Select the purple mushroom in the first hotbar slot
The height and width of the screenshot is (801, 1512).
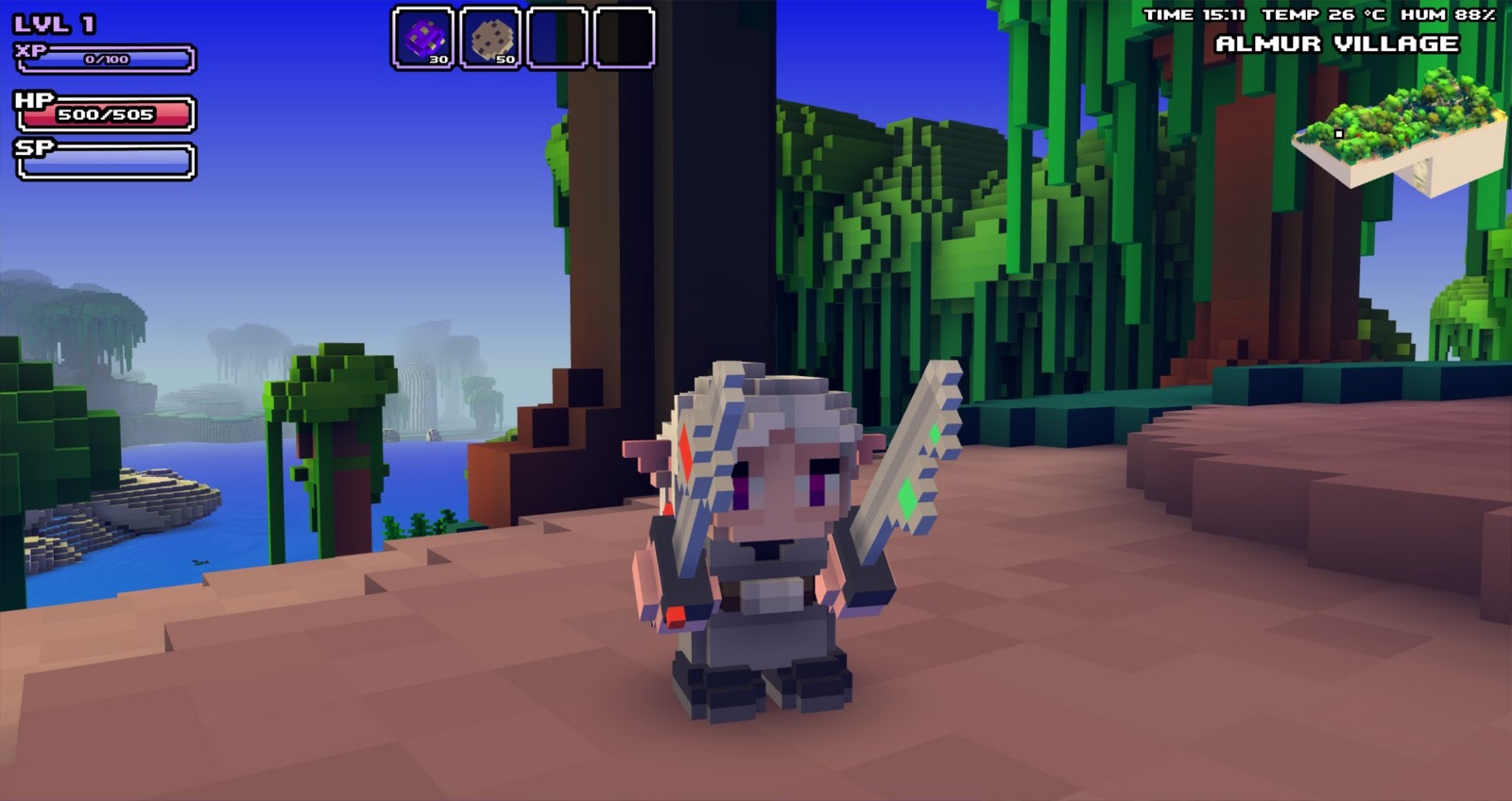pos(426,36)
